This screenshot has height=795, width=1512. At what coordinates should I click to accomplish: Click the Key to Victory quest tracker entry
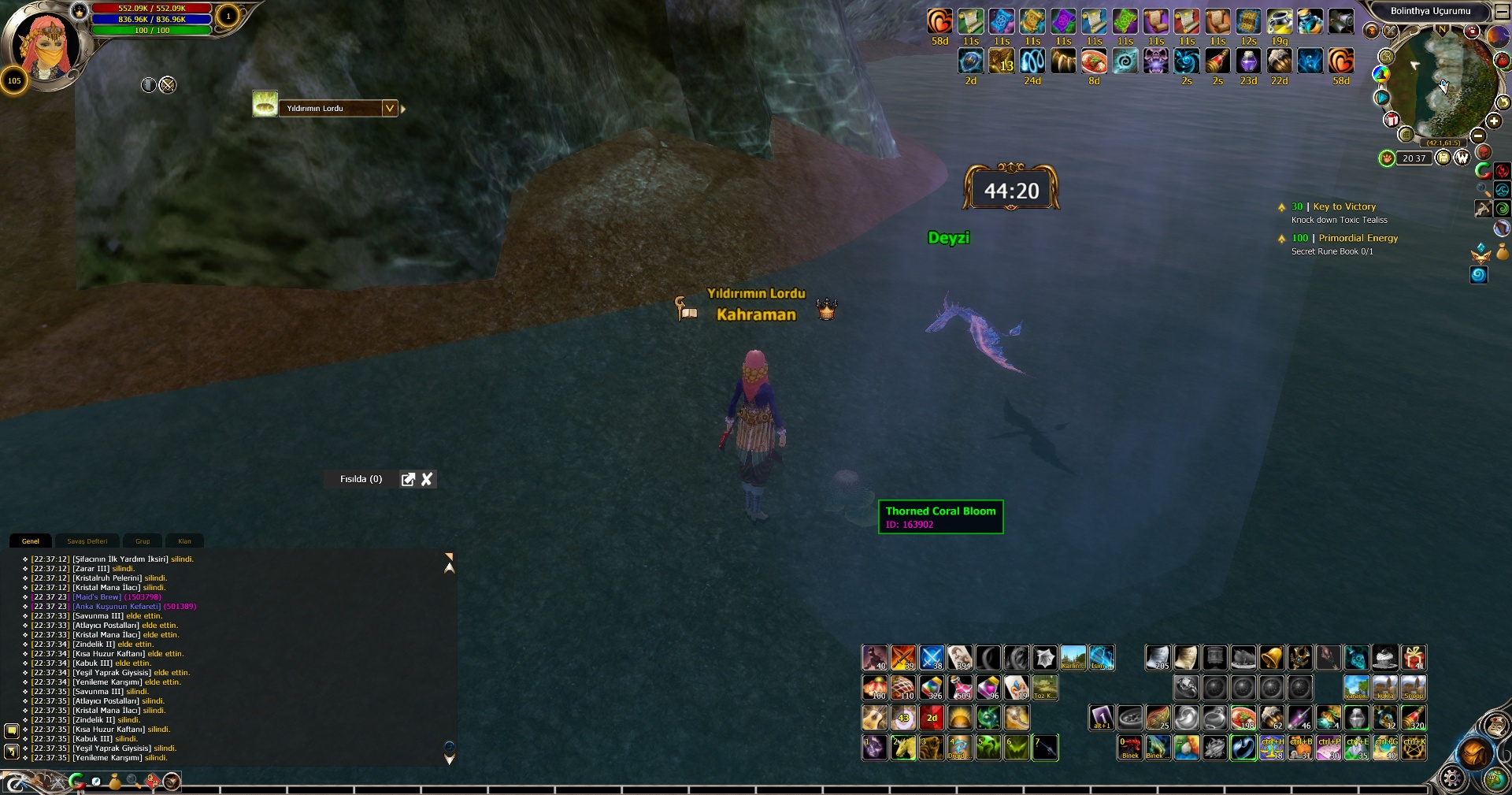click(1344, 206)
